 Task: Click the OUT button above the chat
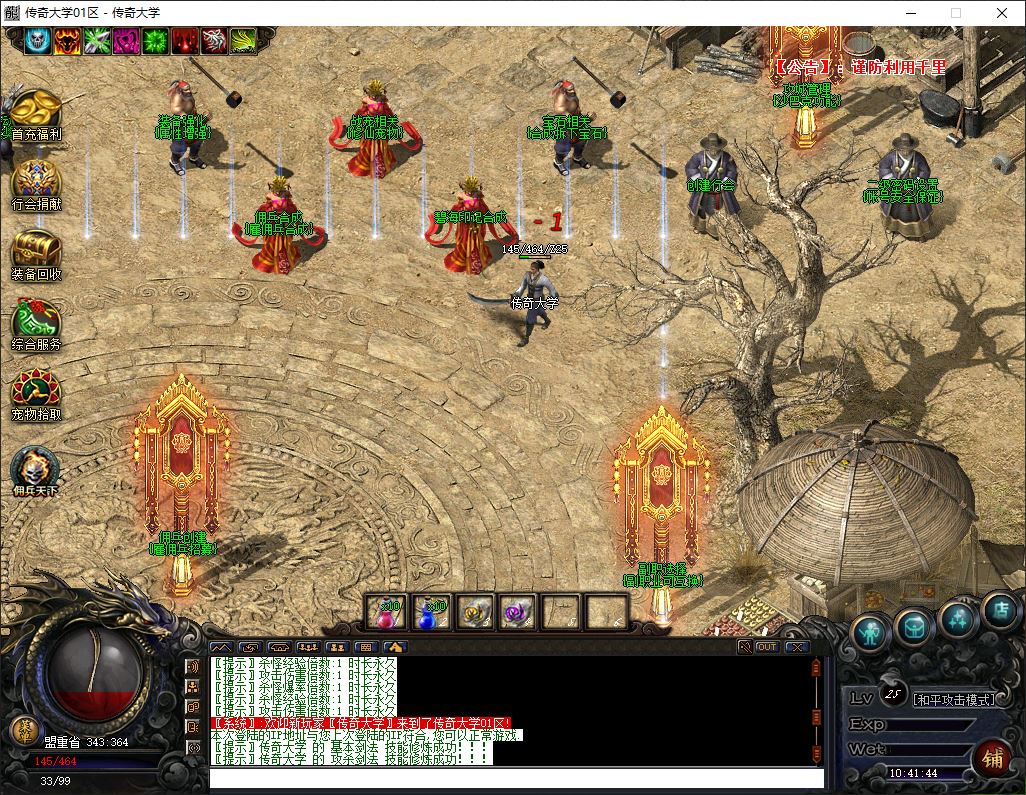point(767,647)
